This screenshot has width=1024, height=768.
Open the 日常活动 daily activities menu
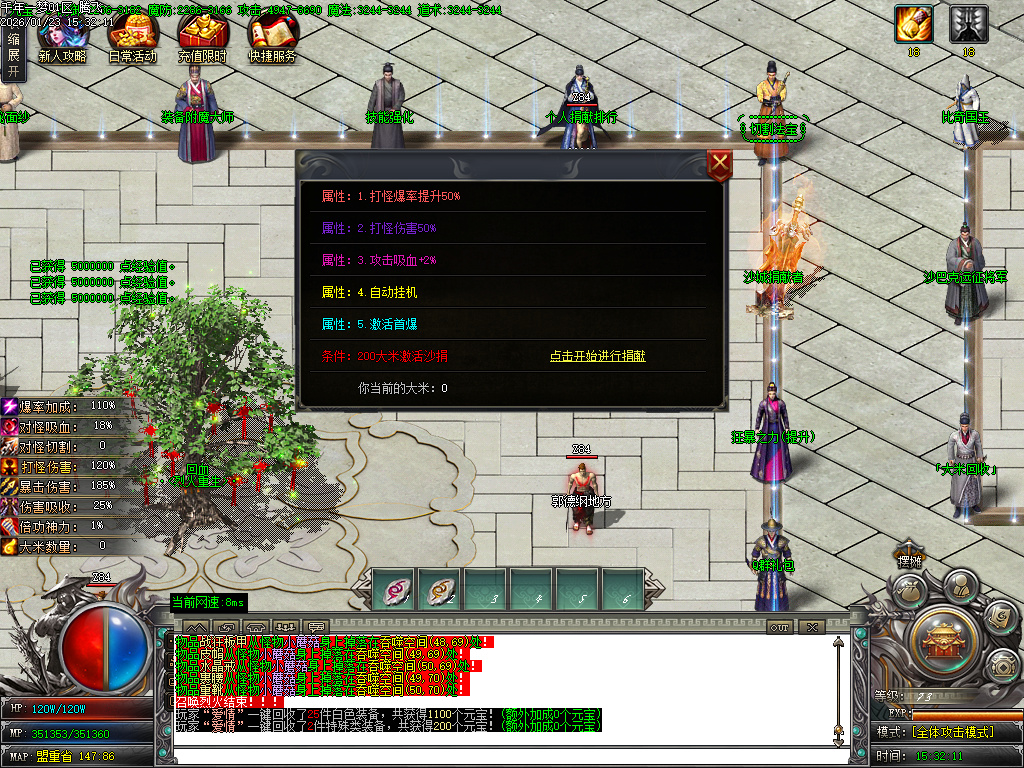pos(132,40)
